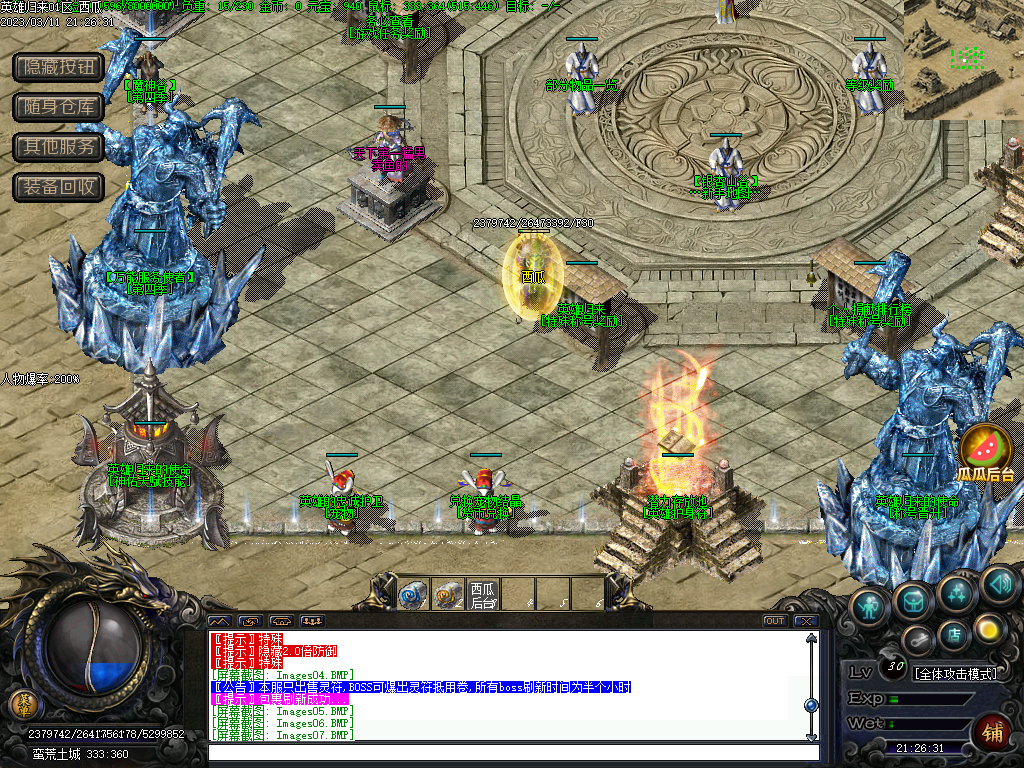This screenshot has width=1024, height=768.
Task: Open the 其他服务 services menu
Action: (59, 147)
